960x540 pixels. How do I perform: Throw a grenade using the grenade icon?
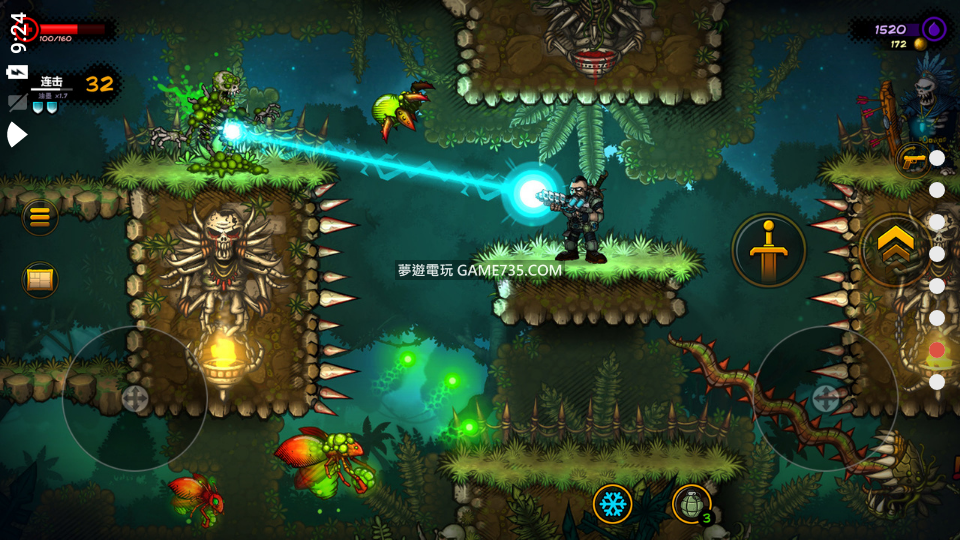pos(691,503)
